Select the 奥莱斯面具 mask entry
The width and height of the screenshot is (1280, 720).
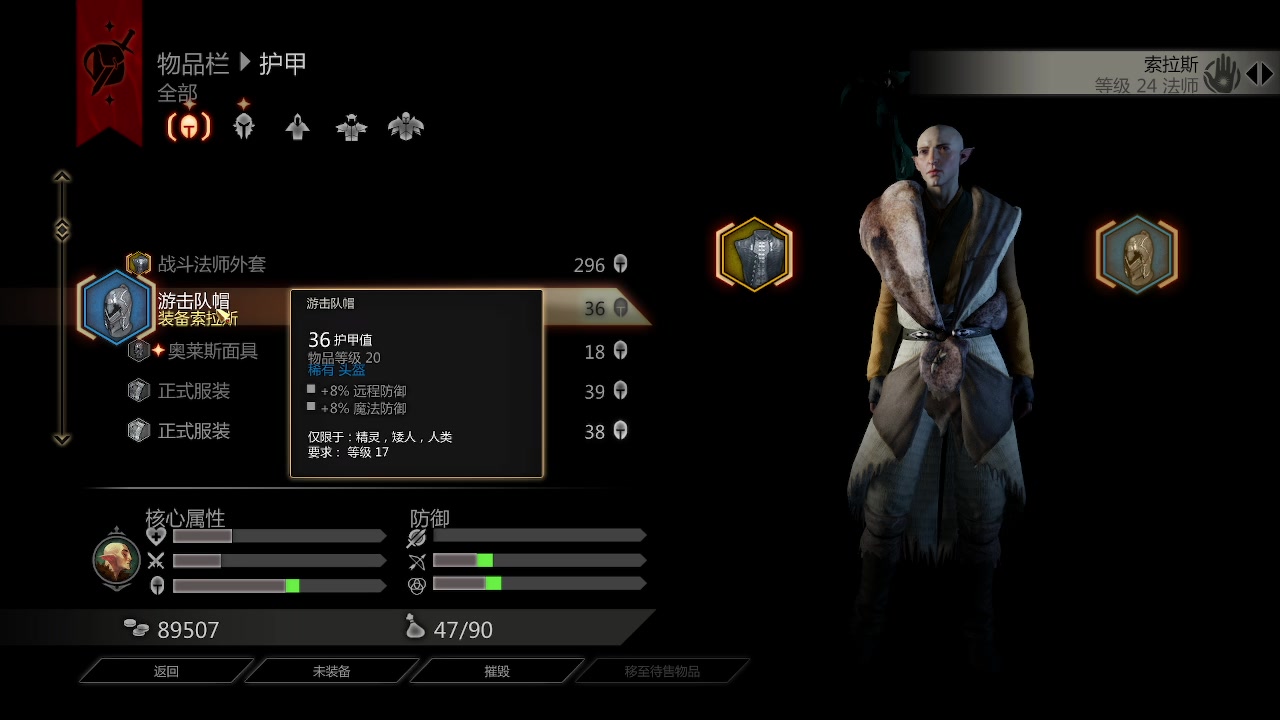pos(212,351)
